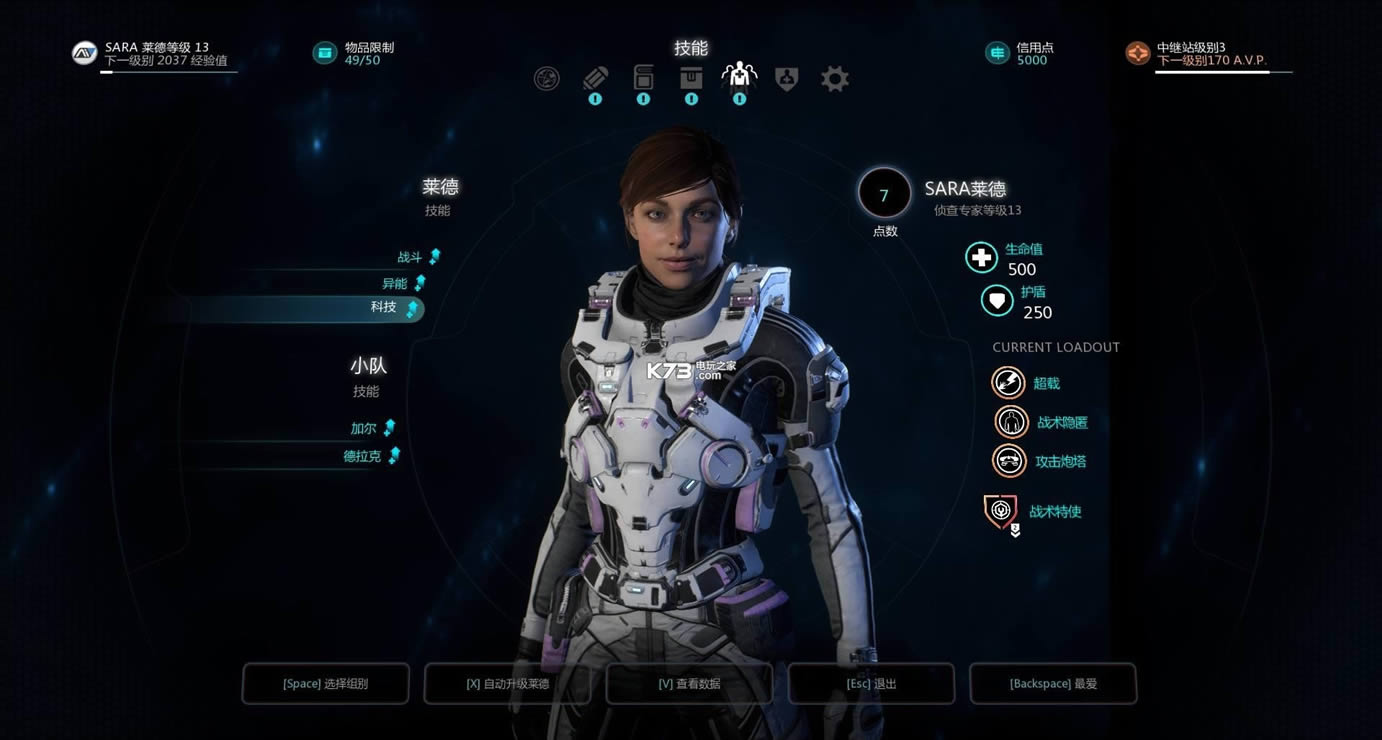Open the shield profile tab

coord(787,78)
